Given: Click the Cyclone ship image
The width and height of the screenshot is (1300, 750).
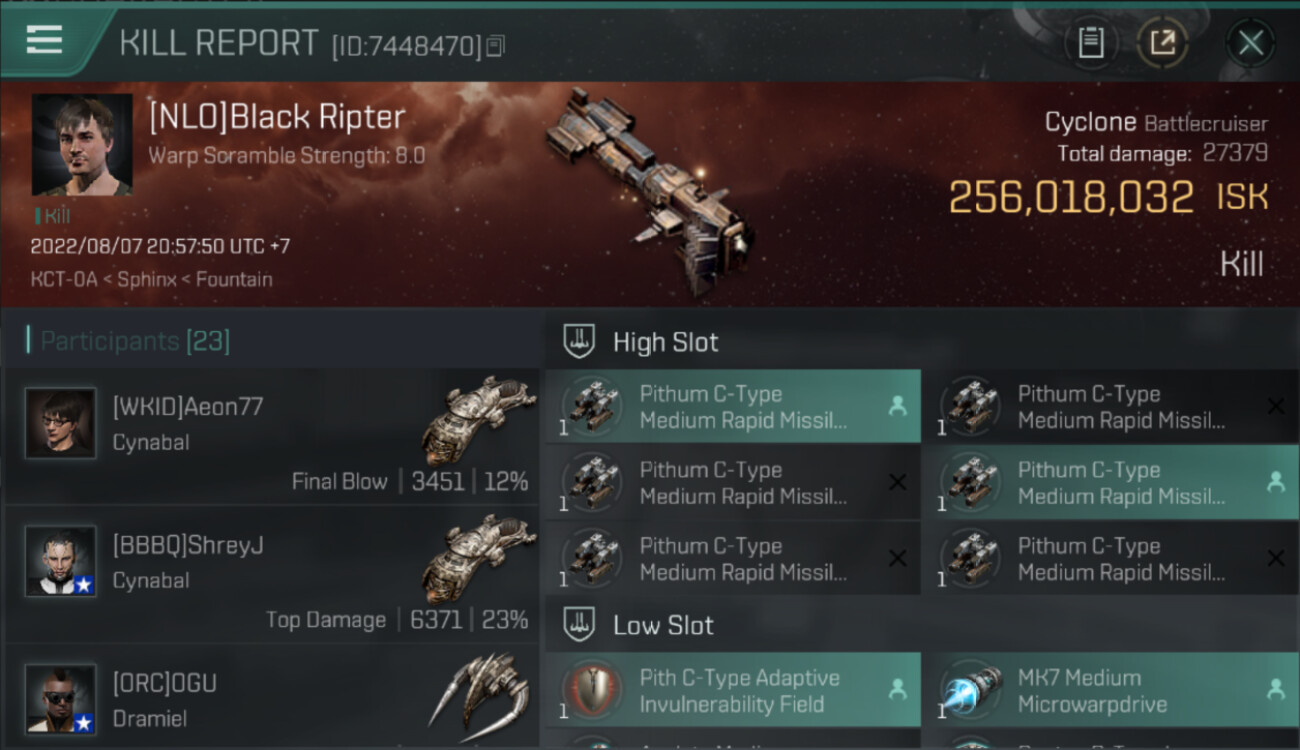Looking at the screenshot, I should click(648, 190).
